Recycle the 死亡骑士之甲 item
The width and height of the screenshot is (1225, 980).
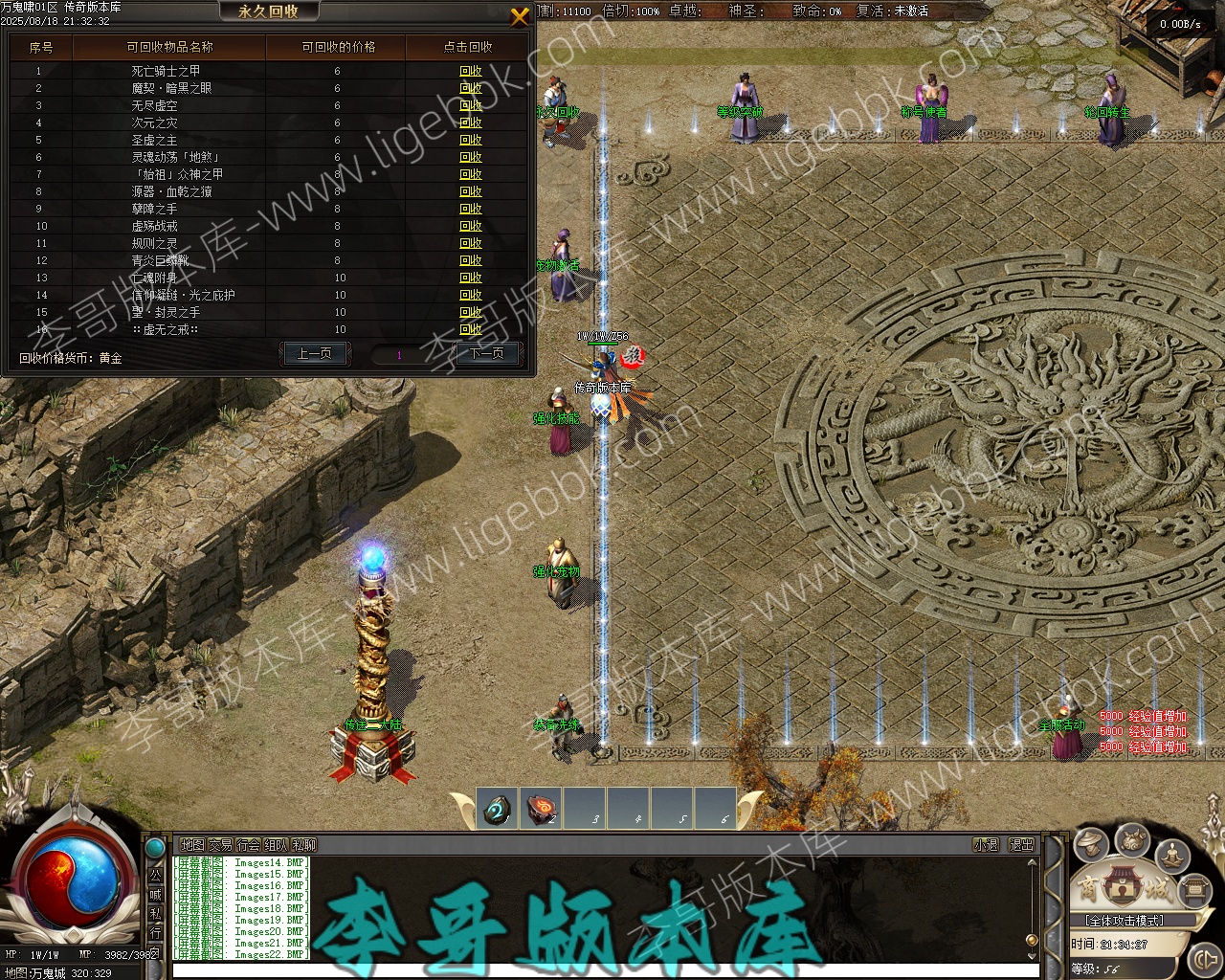pos(471,71)
